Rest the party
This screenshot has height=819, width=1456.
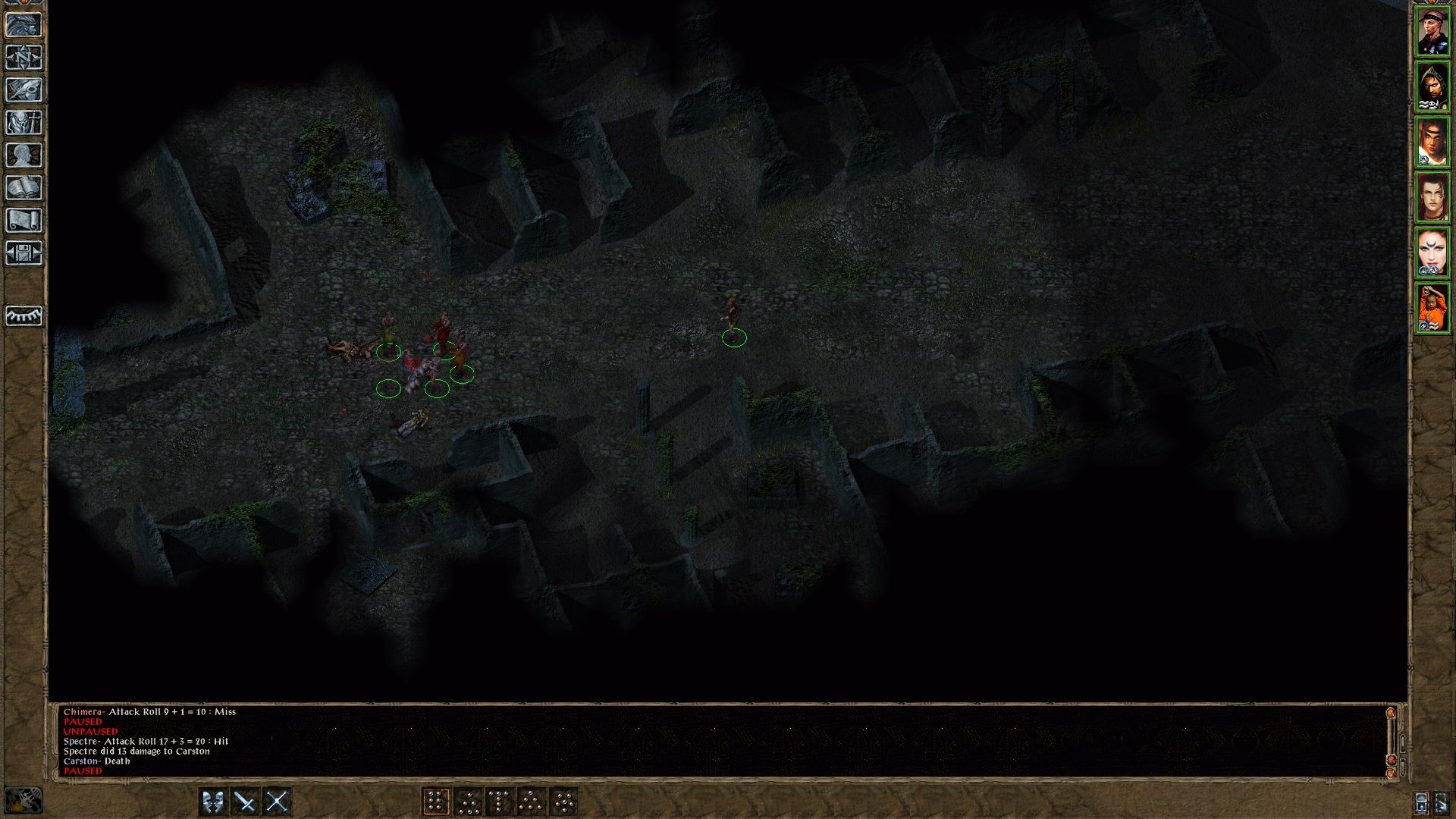tap(25, 316)
